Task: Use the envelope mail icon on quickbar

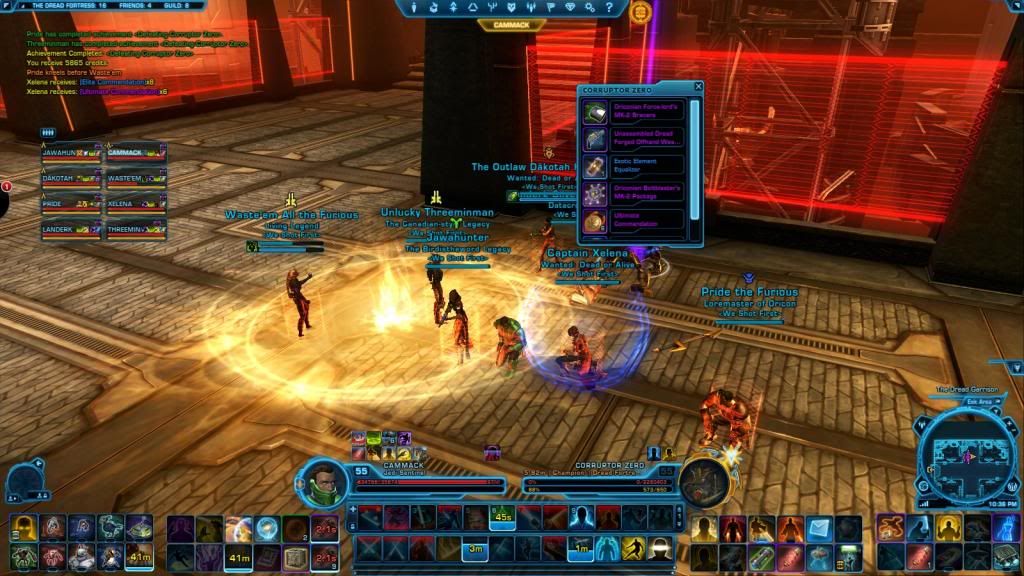Action: point(820,527)
